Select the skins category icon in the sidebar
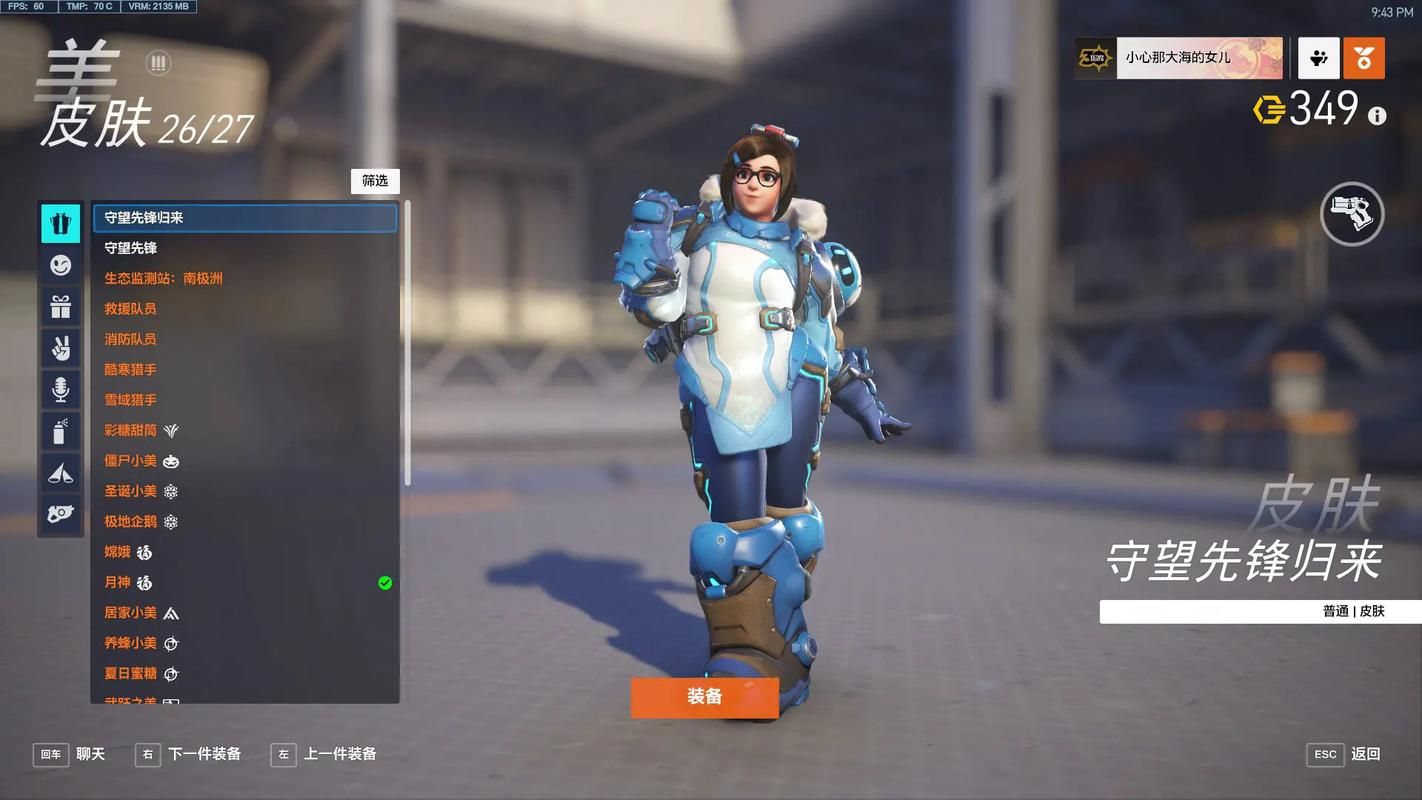 point(60,223)
